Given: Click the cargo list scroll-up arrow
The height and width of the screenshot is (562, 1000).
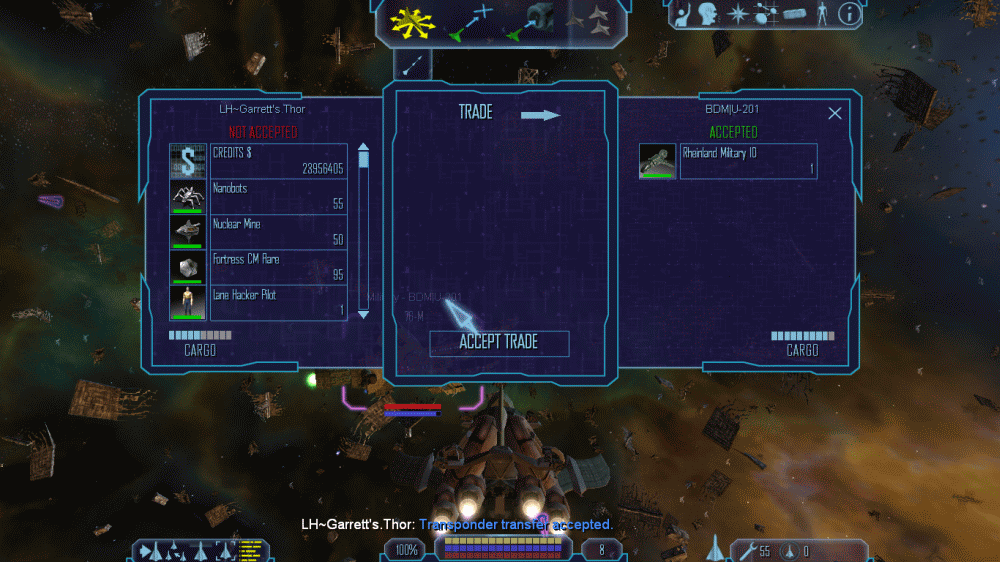Looking at the screenshot, I should [364, 146].
